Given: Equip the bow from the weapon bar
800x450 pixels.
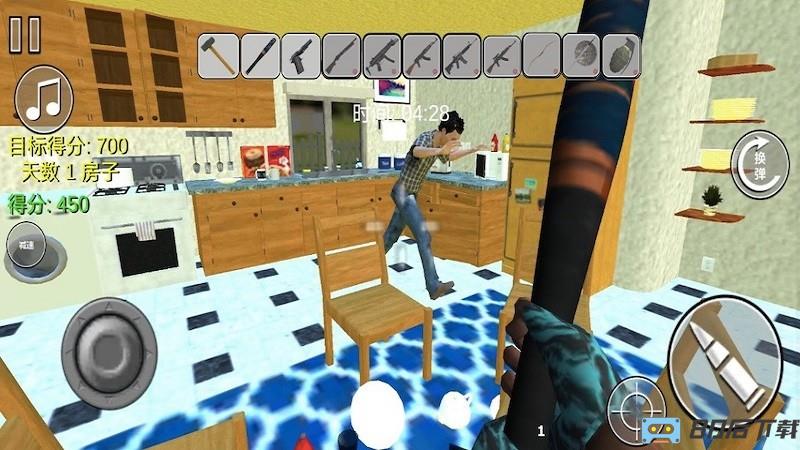Looking at the screenshot, I should point(541,55).
